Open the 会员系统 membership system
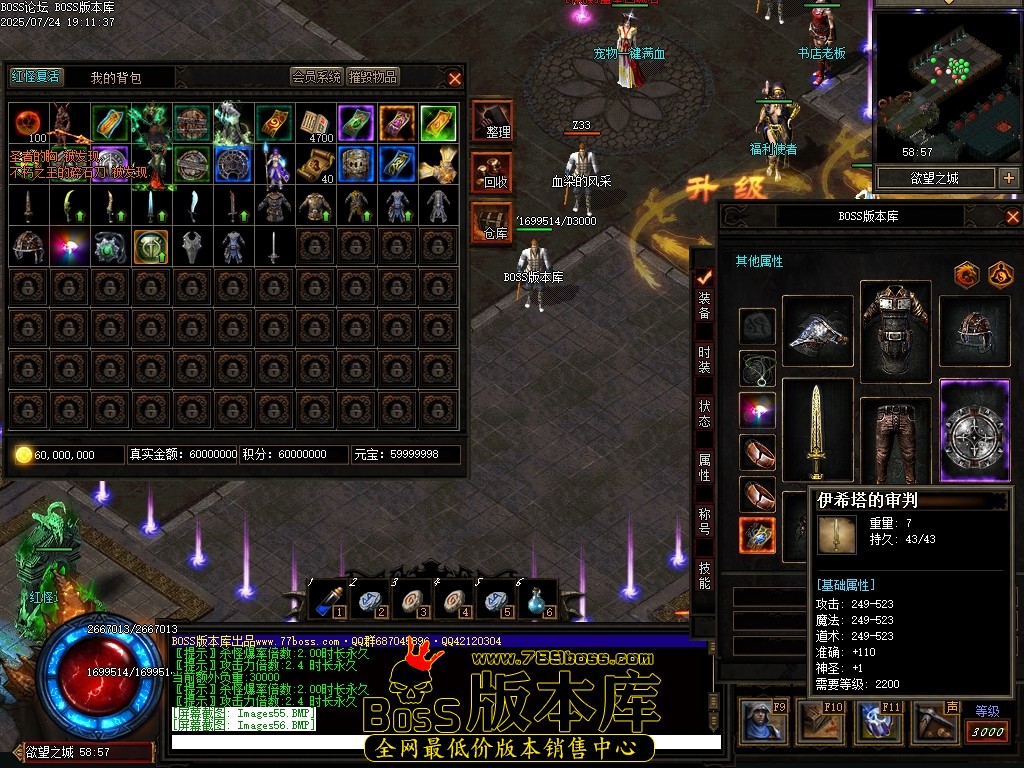The height and width of the screenshot is (768, 1024). (316, 77)
